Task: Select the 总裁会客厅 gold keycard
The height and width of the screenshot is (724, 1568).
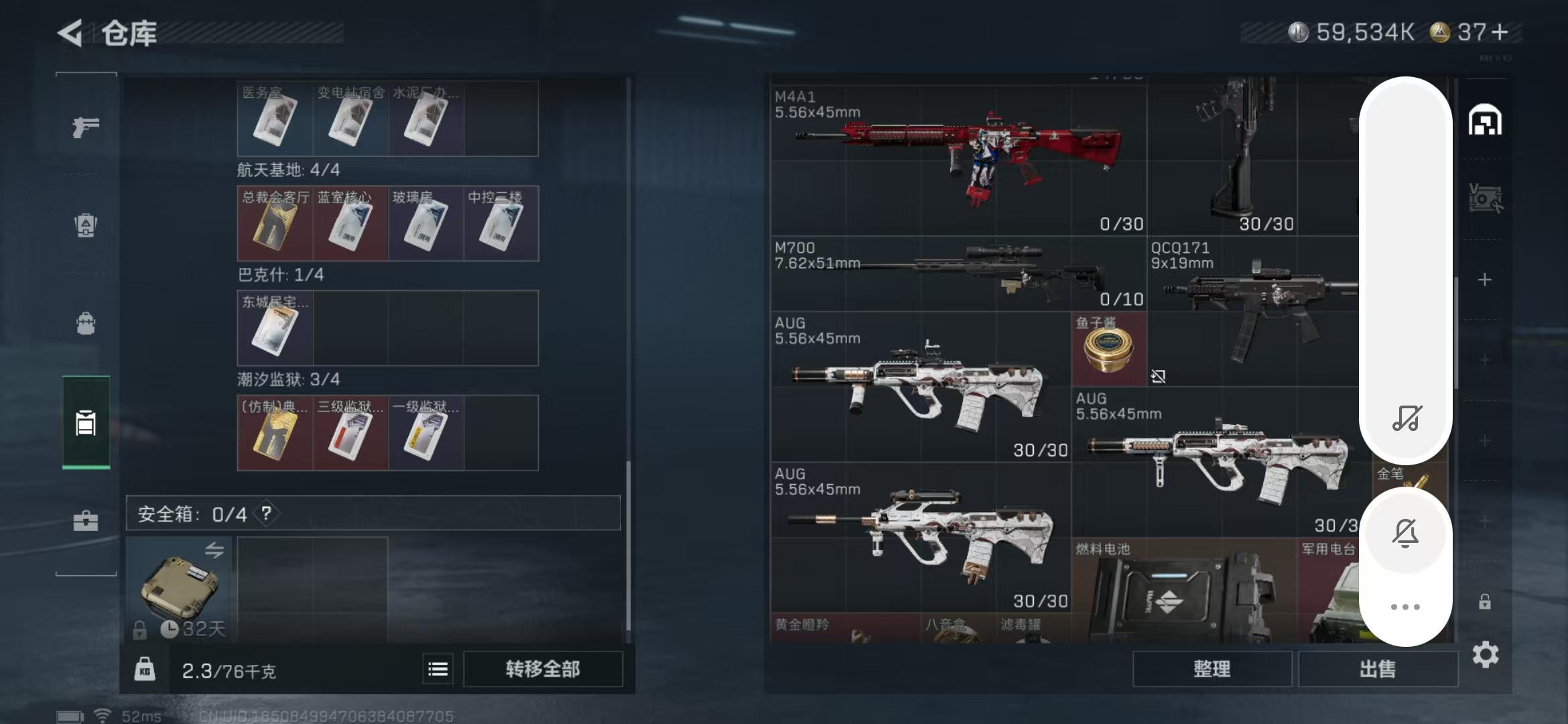Action: point(275,224)
